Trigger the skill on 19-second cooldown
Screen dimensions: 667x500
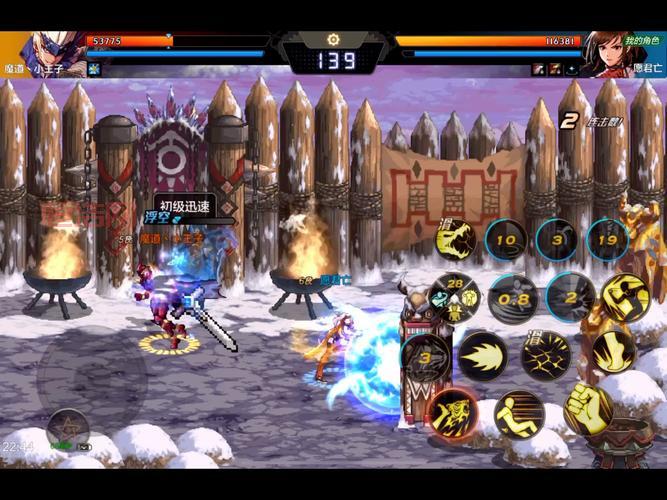[606, 240]
